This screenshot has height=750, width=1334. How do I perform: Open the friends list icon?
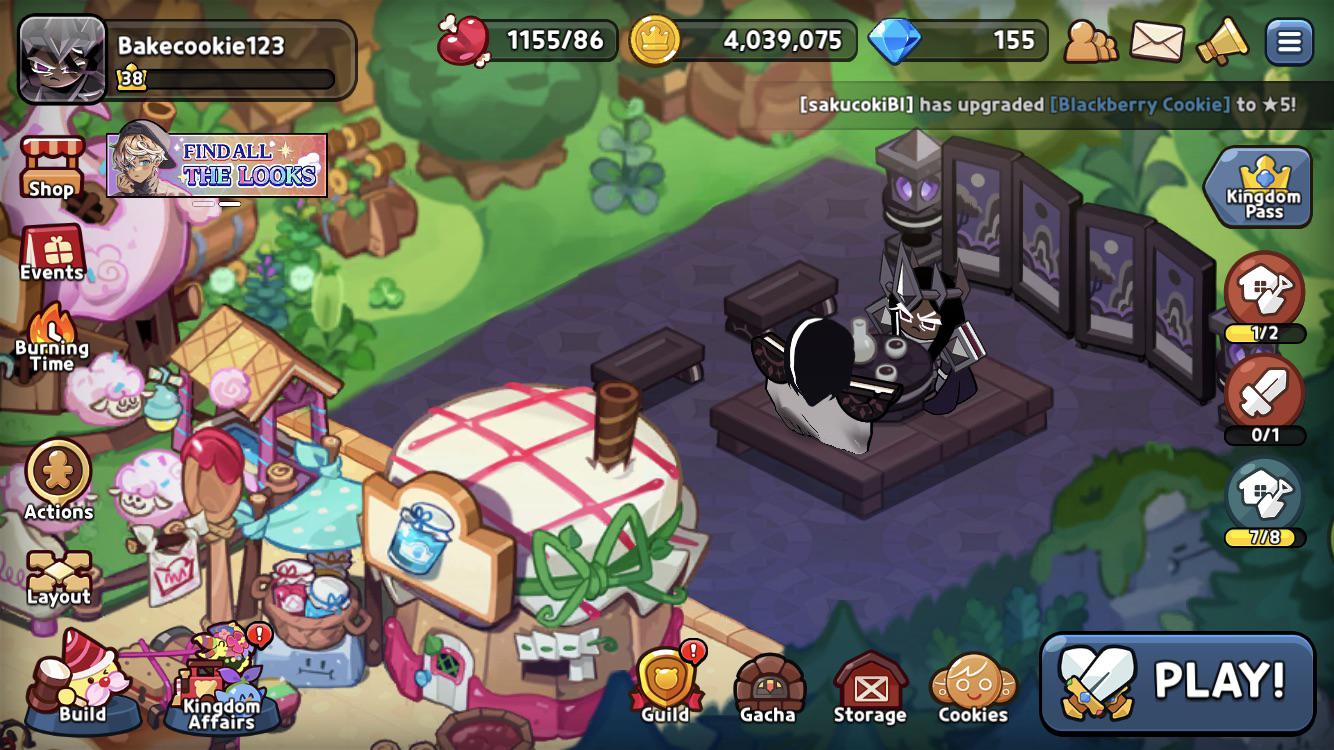1091,42
